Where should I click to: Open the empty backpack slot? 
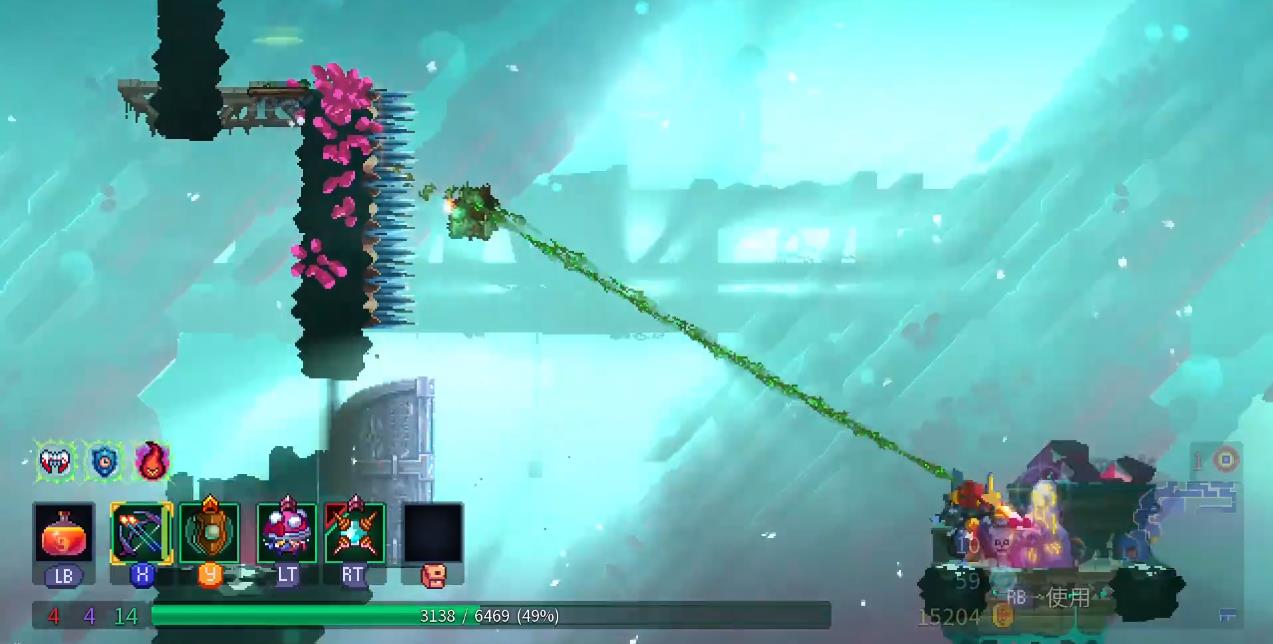coord(432,533)
